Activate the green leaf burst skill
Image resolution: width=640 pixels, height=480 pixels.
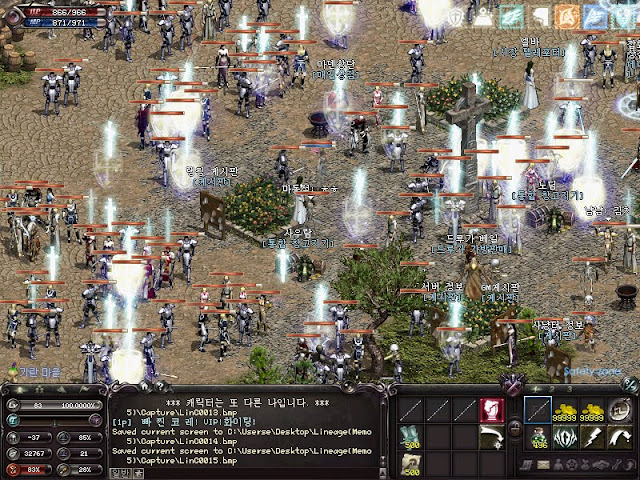[x=566, y=437]
